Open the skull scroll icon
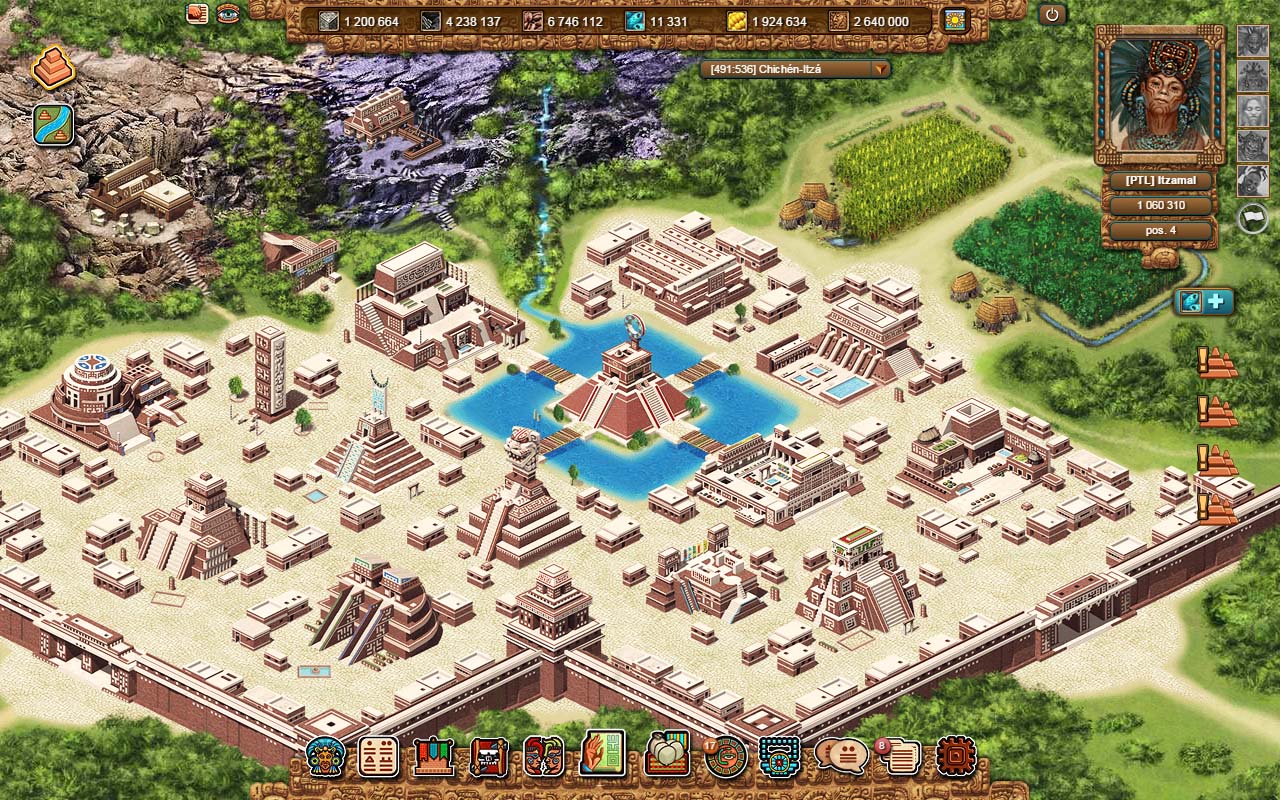1280x800 pixels. point(489,757)
